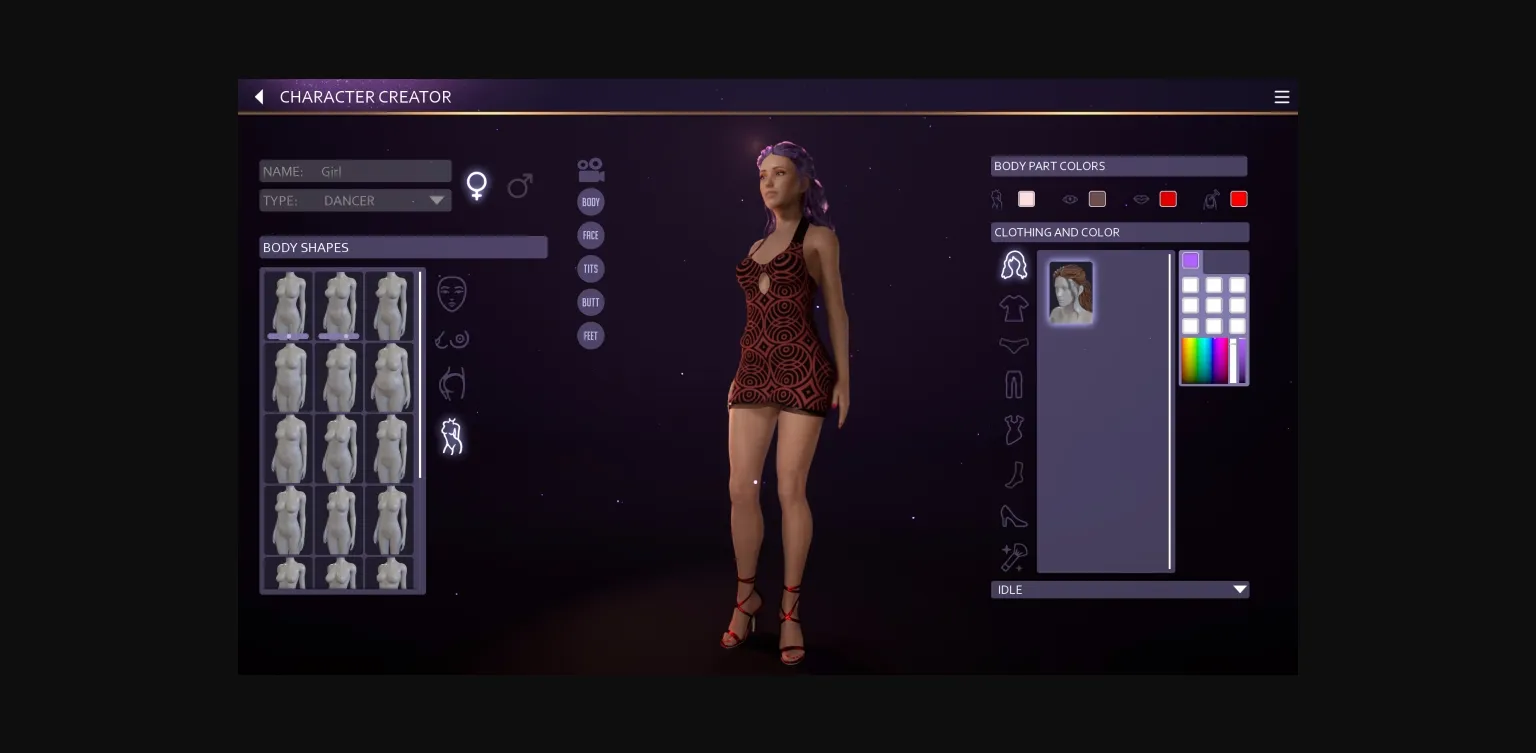Open the makeup accessory wand icon
This screenshot has height=753, width=1536.
pyautogui.click(x=1014, y=557)
